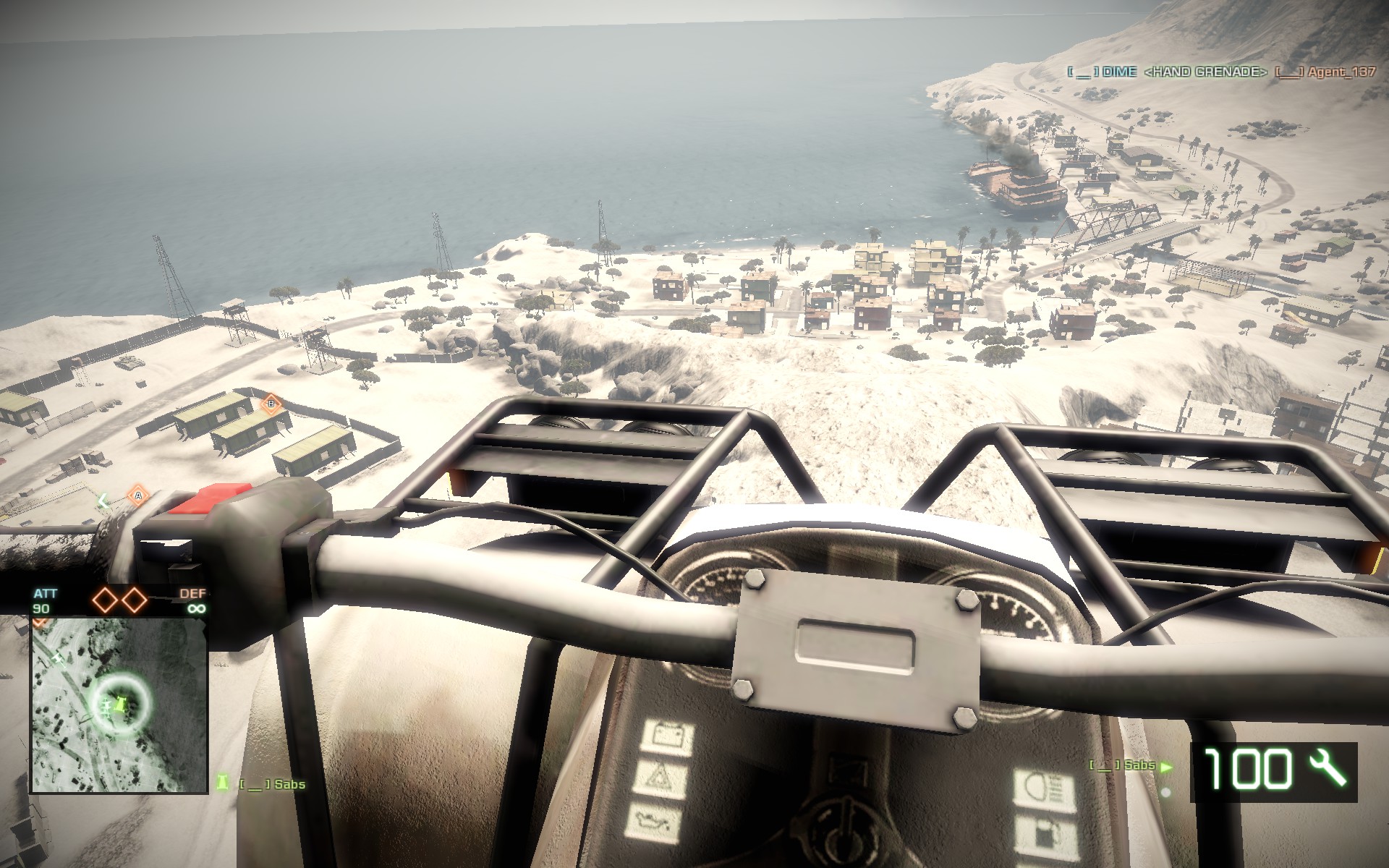Select the objective B marker
Image resolution: width=1389 pixels, height=868 pixels.
(x=271, y=403)
